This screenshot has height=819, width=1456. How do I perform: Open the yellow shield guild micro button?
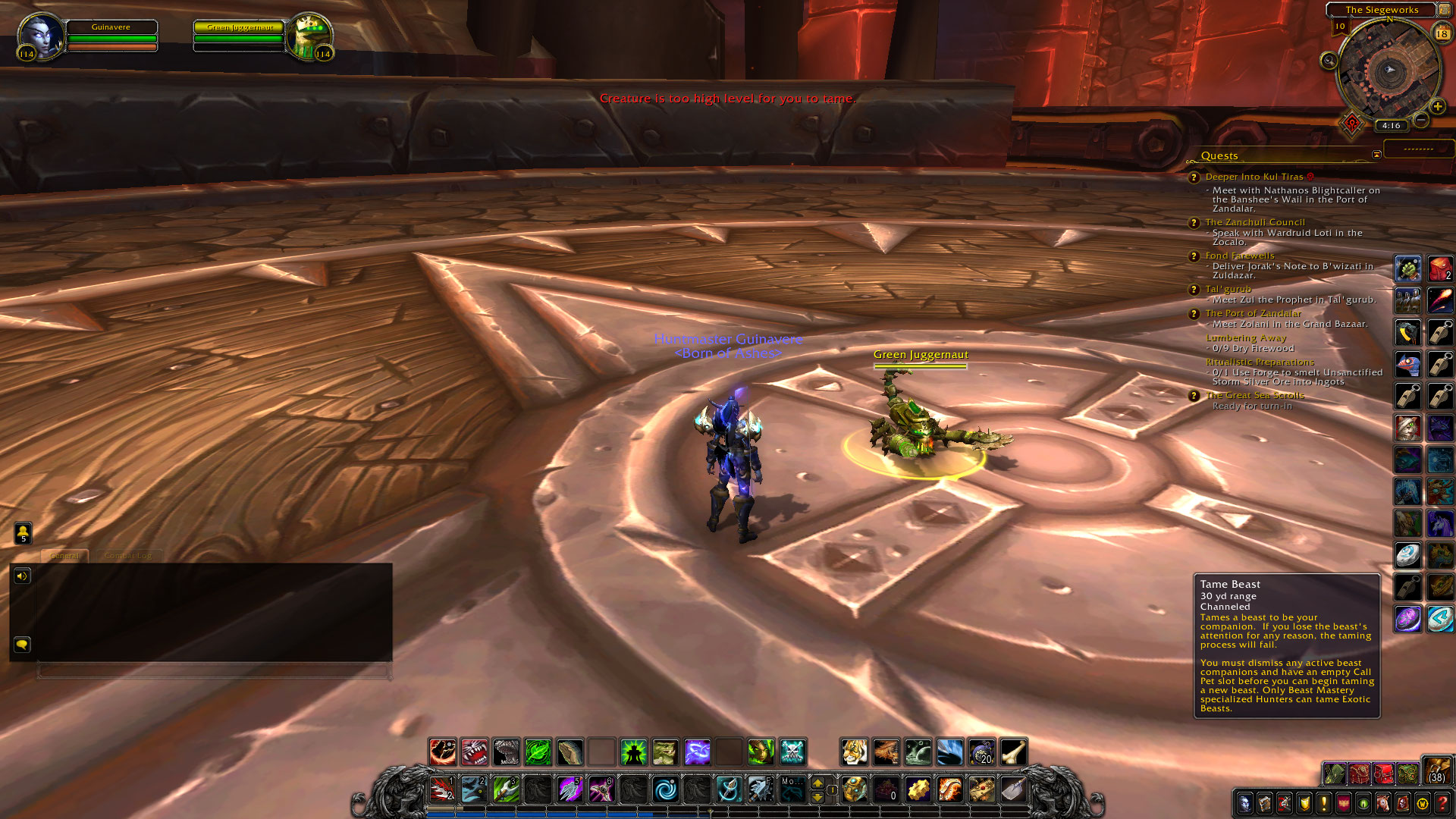tap(1304, 803)
